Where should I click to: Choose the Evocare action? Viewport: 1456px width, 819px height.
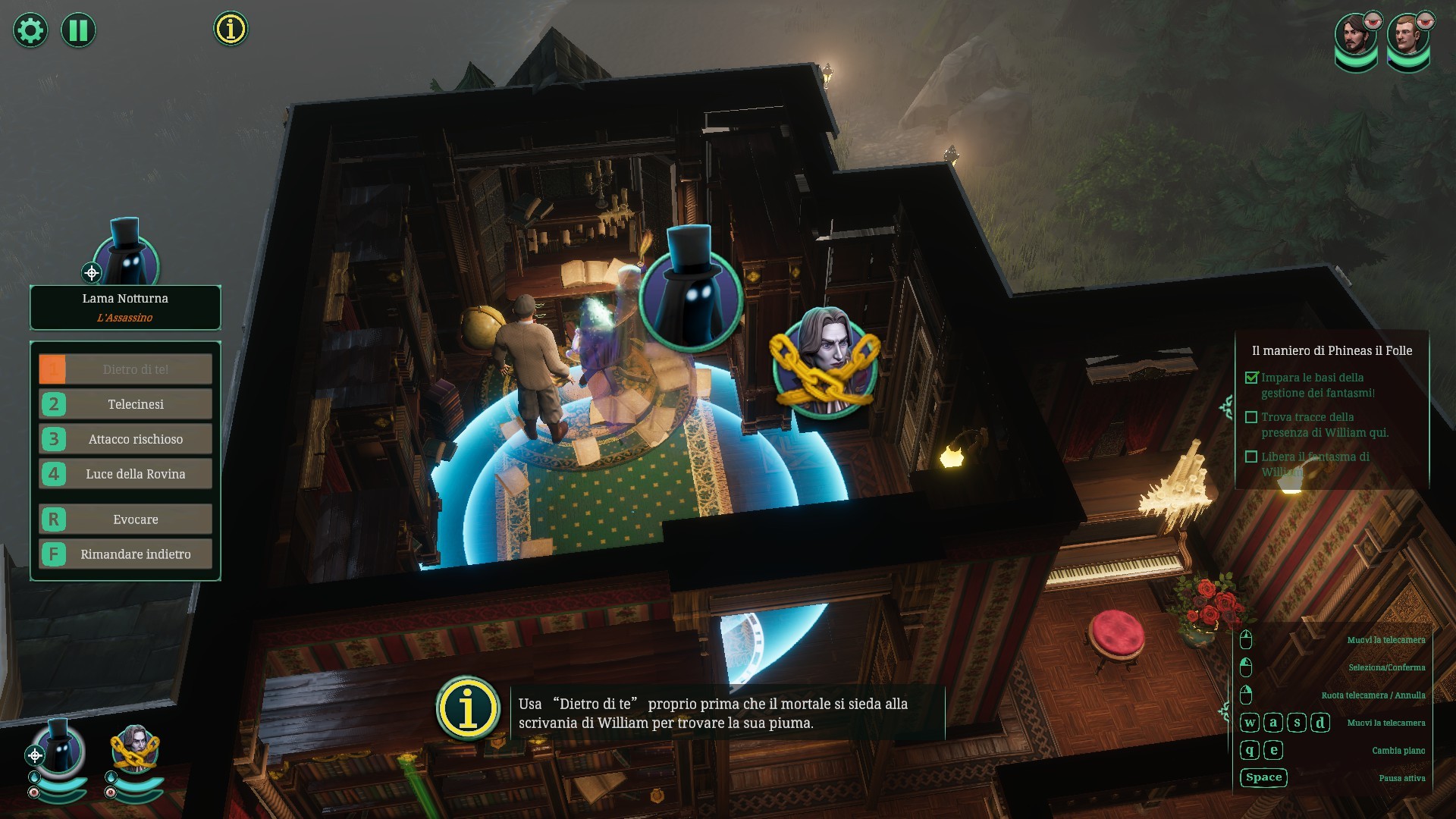pos(126,519)
